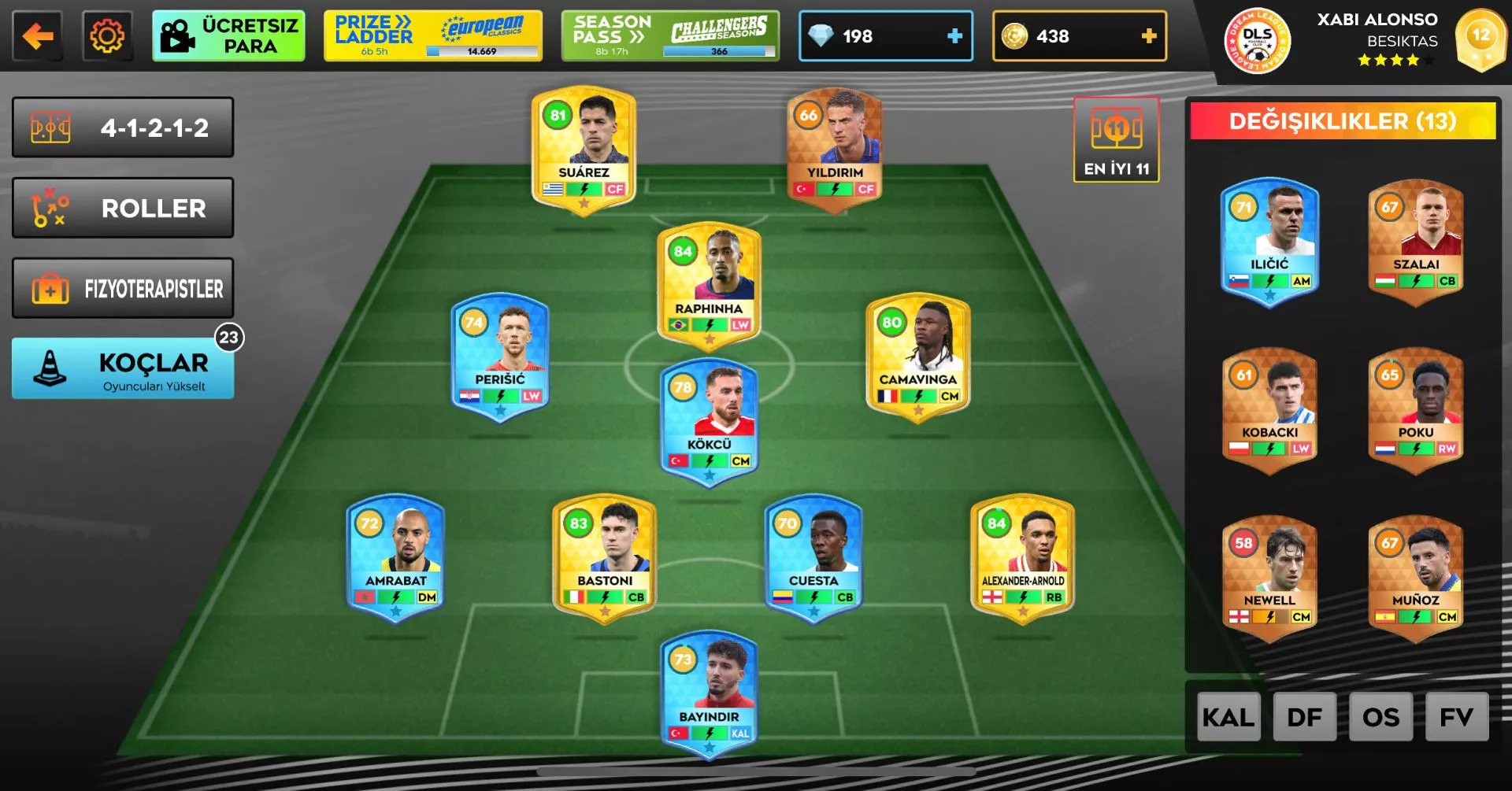Add more diamonds with the plus button
1512x791 pixels.
[x=954, y=36]
